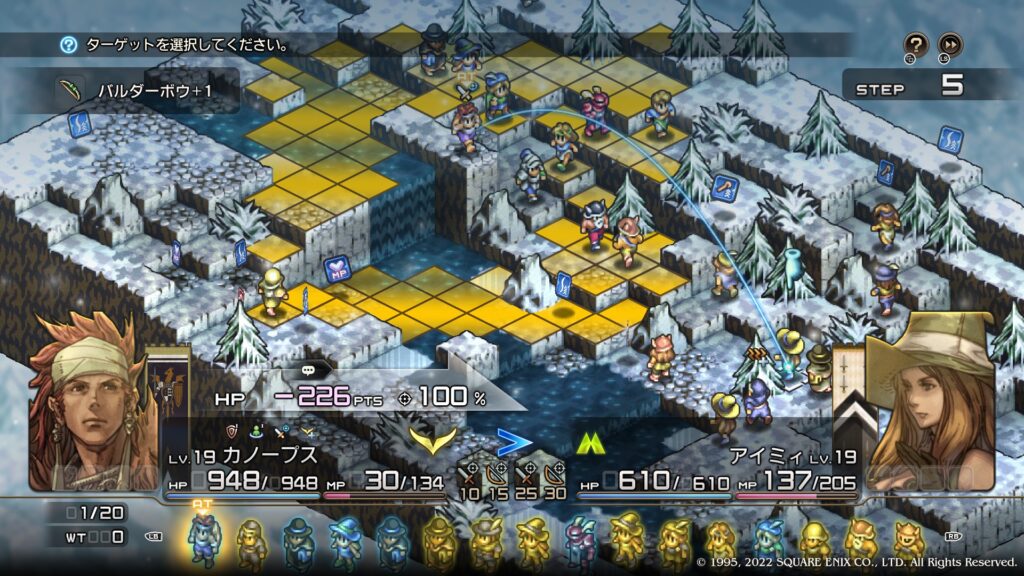Toggle the fast-forward speed button

coord(950,44)
